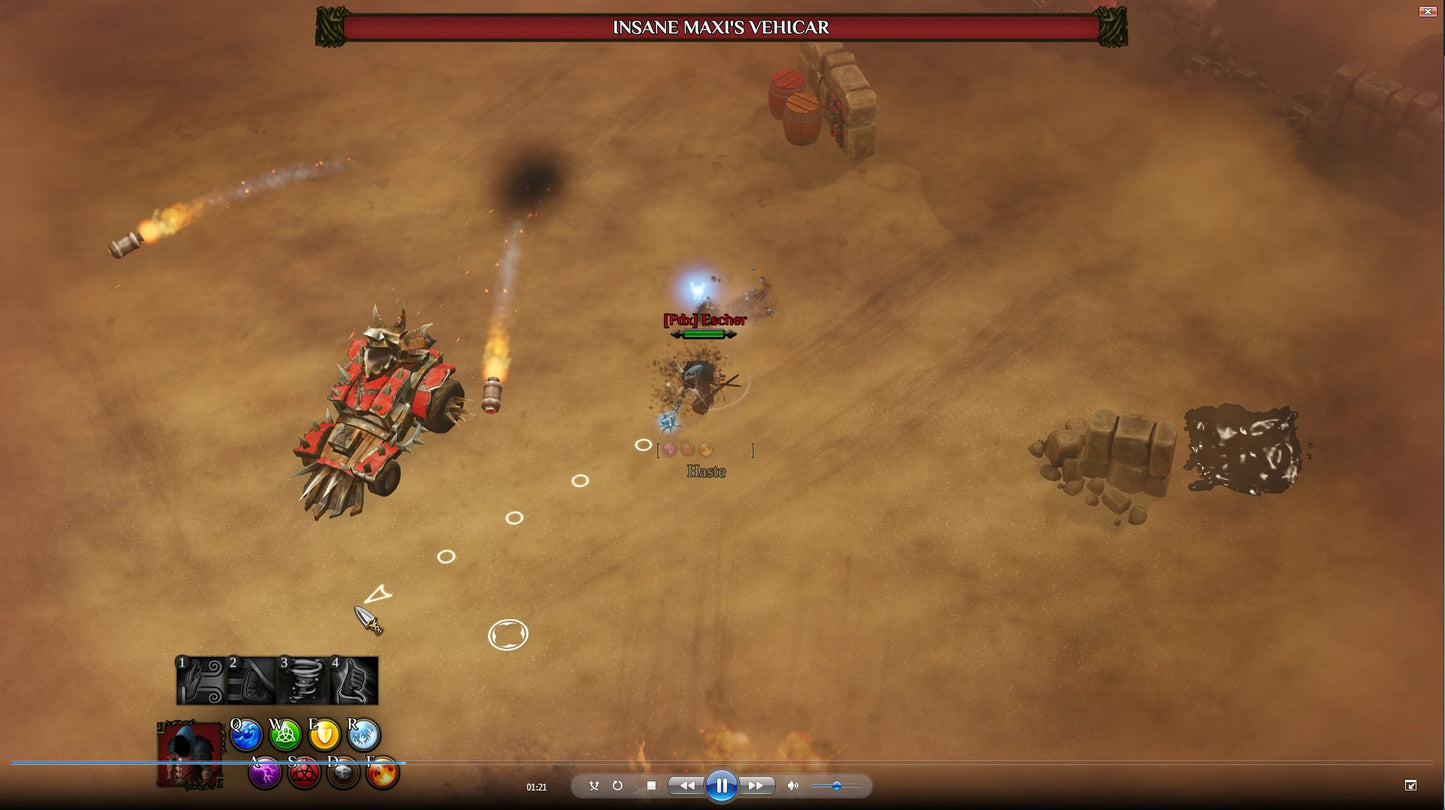Select the Cold element on R
Screen dimensions: 1445x810
click(363, 736)
